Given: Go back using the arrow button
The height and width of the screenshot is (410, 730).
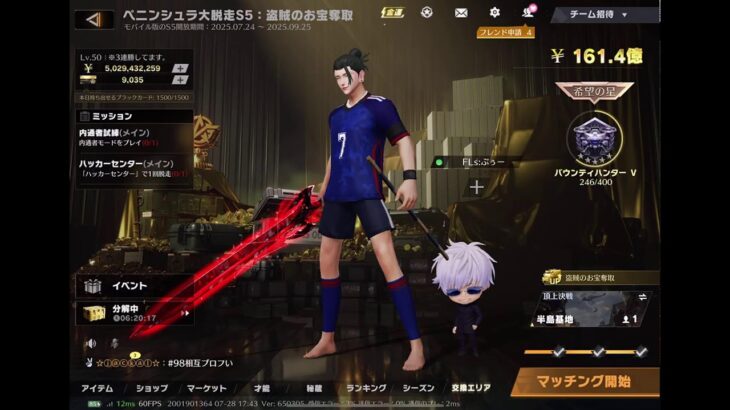Looking at the screenshot, I should [93, 19].
